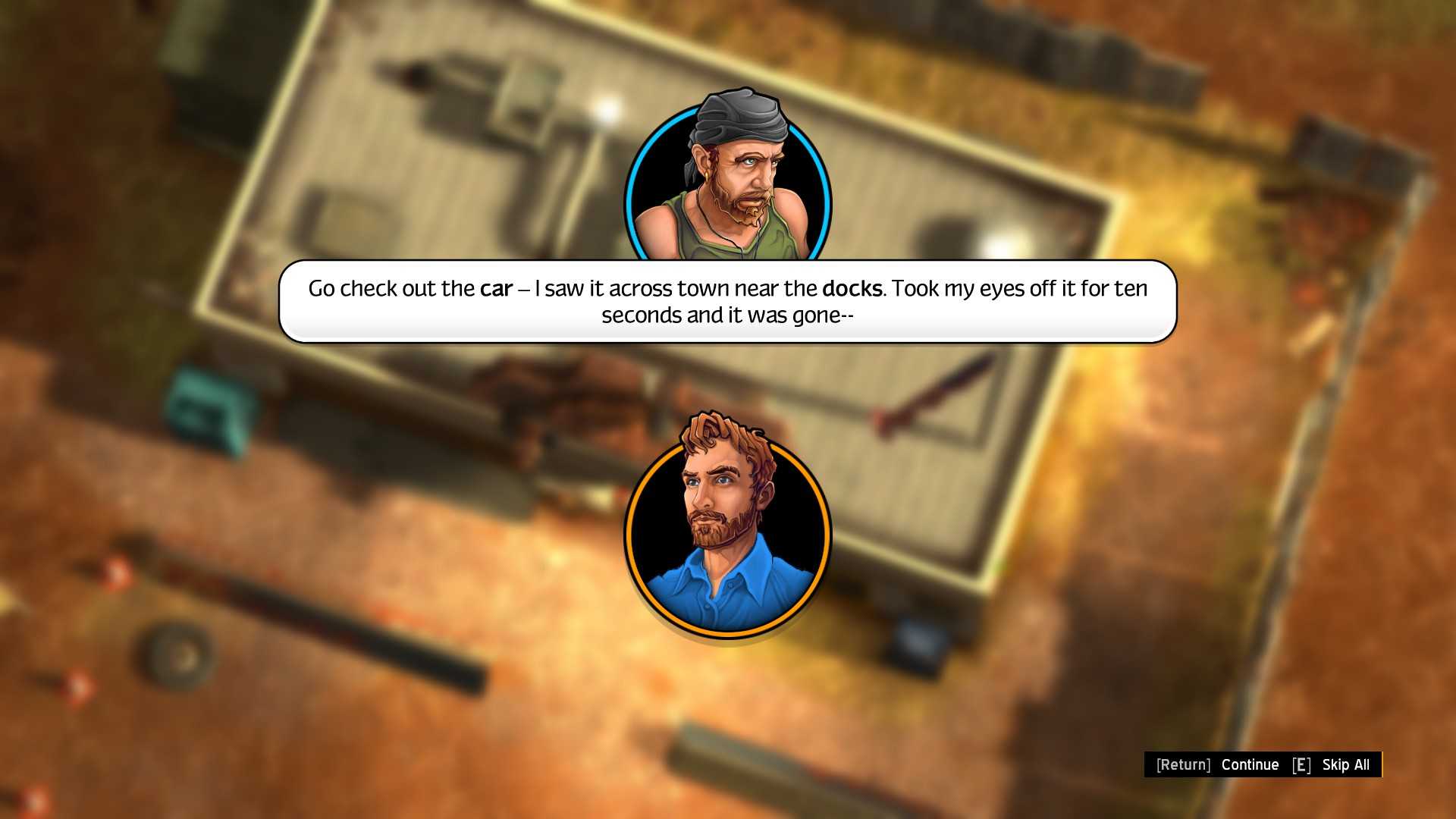The width and height of the screenshot is (1456, 819).
Task: Click the white dialogue speech bubble
Action: 728,302
